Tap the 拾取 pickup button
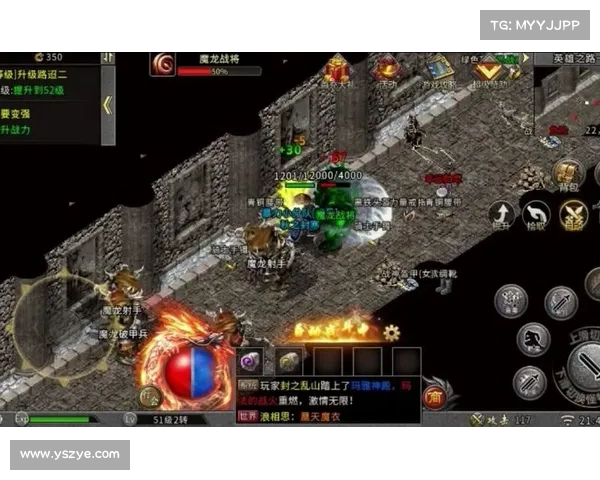The width and height of the screenshot is (600, 480). pos(538,214)
